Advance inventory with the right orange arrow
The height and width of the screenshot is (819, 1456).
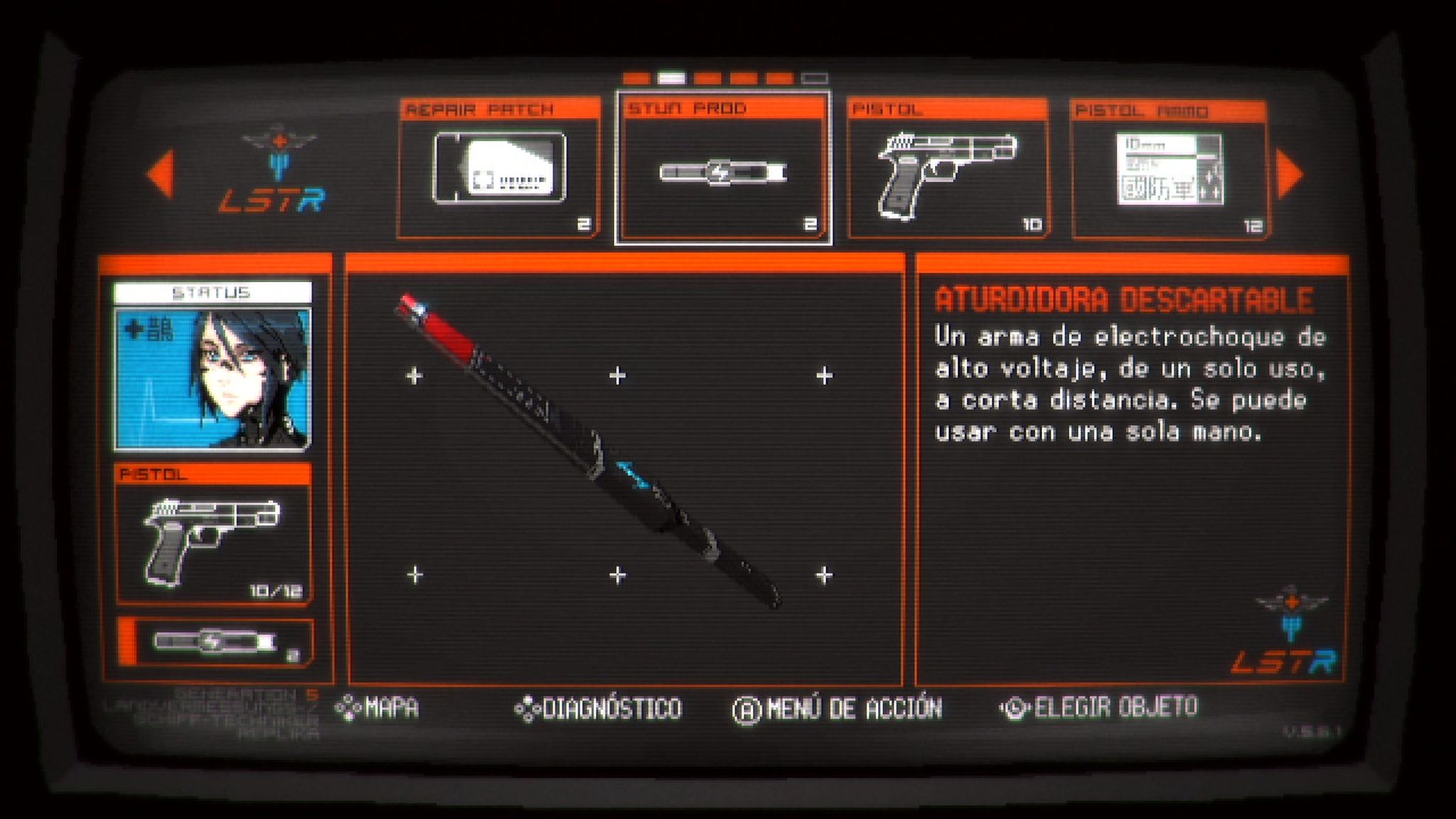1290,174
